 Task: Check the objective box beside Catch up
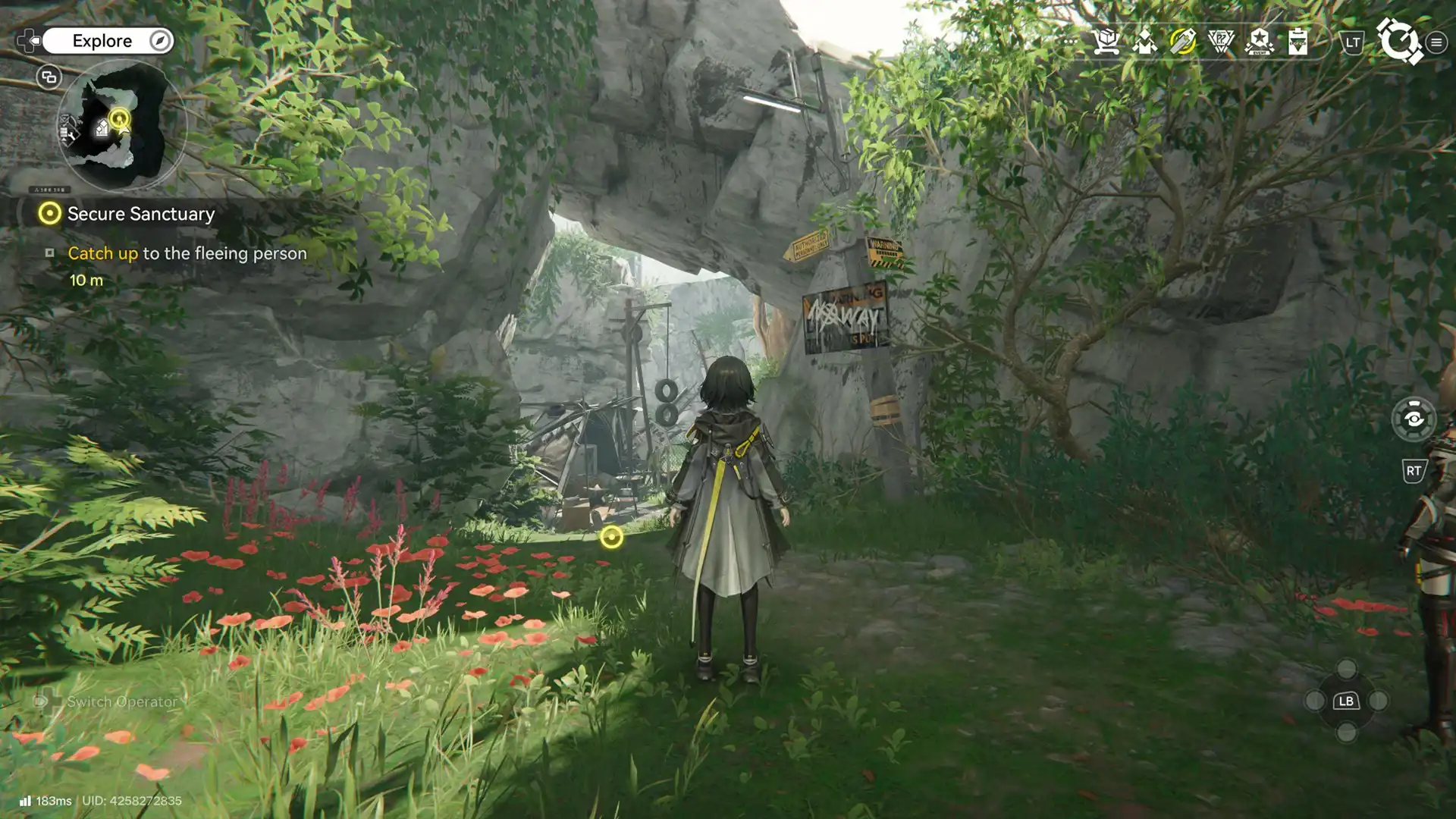tap(51, 255)
